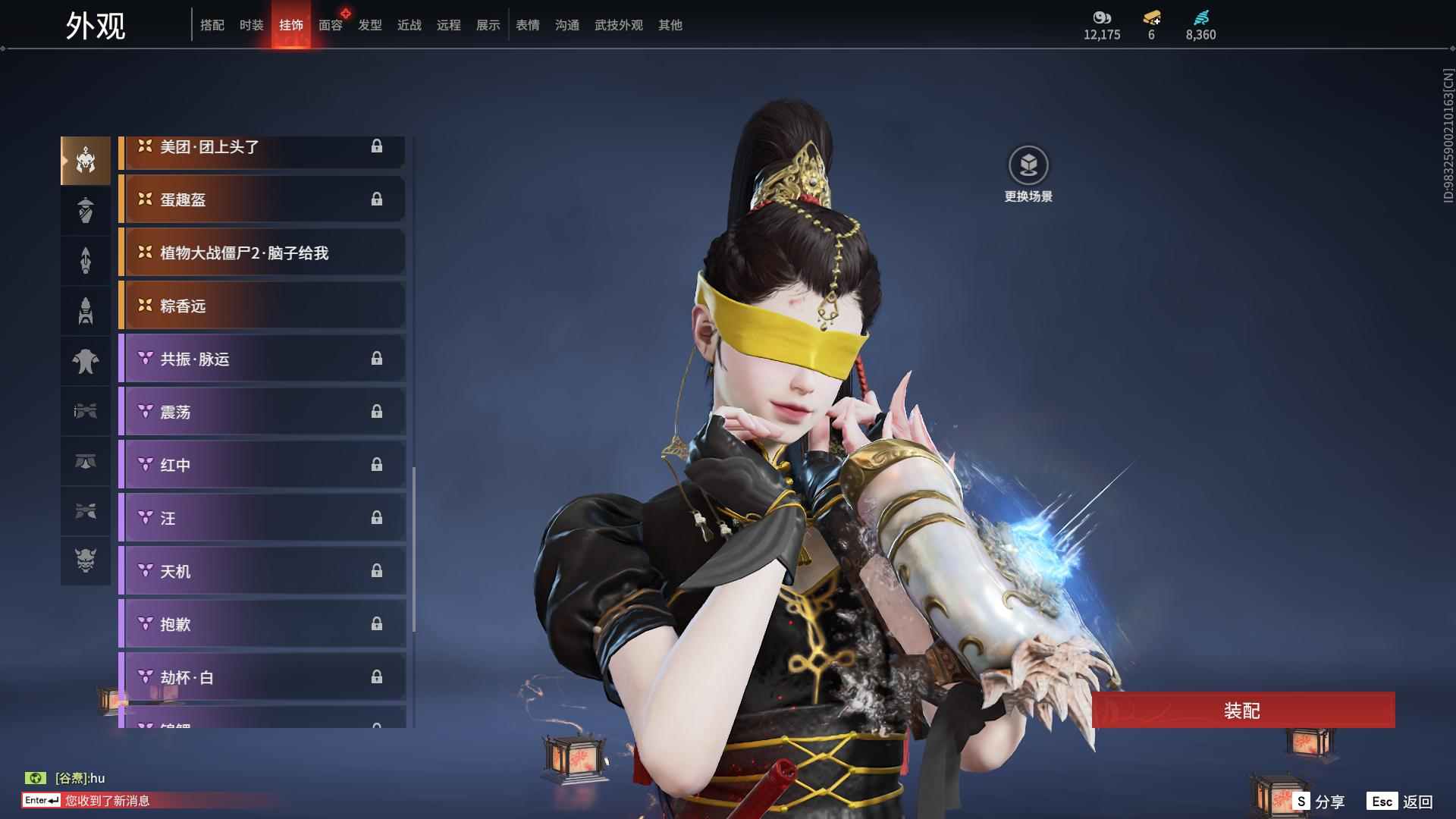The height and width of the screenshot is (819, 1456).
Task: Choose the 蛋趣盔 accessory
Action: (262, 199)
